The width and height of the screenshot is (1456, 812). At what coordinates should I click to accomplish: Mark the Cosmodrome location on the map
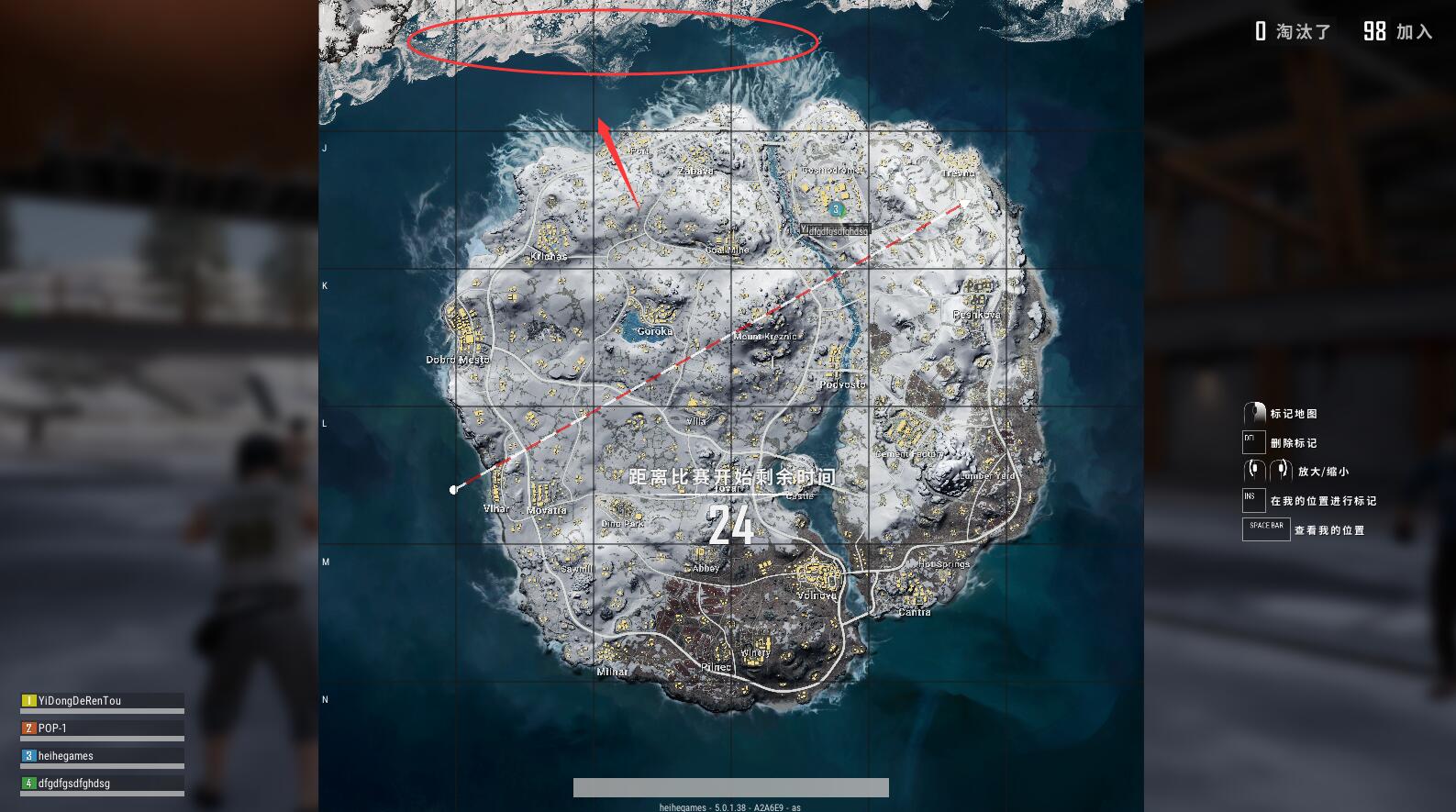click(831, 171)
